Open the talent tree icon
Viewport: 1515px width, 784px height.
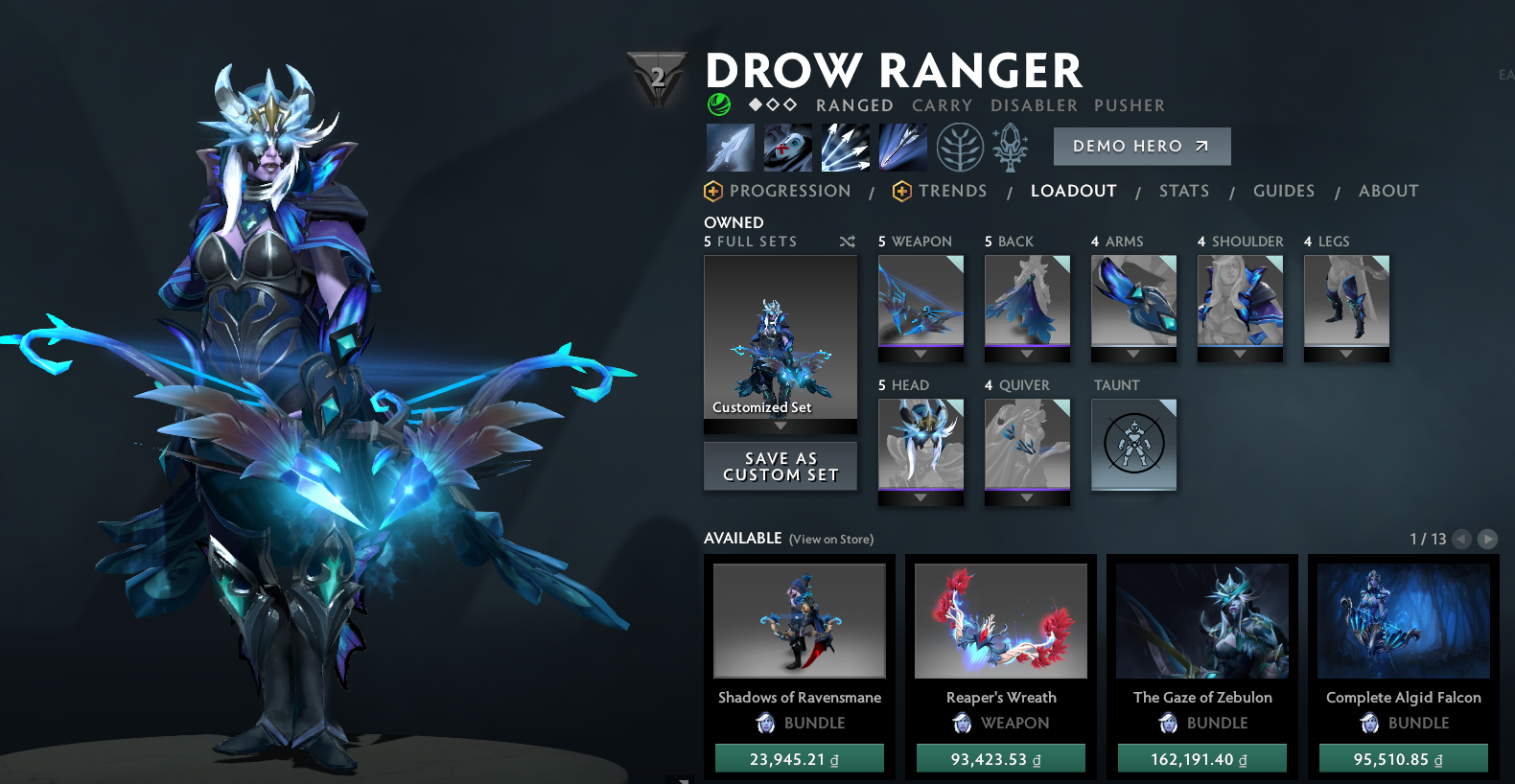point(960,147)
